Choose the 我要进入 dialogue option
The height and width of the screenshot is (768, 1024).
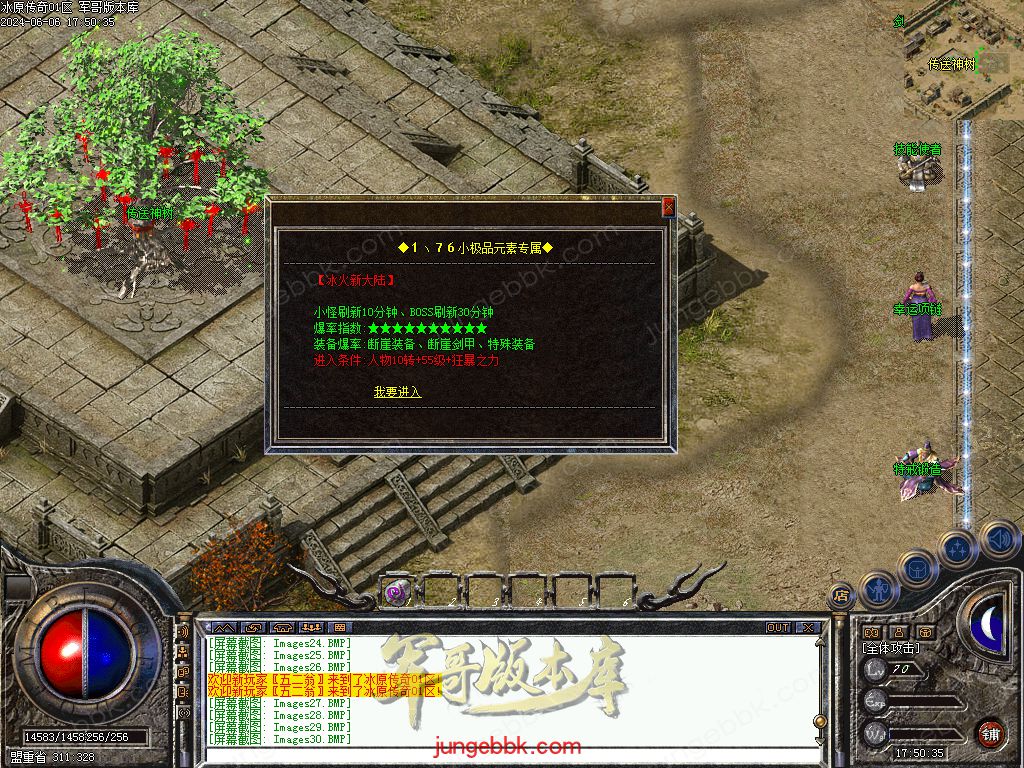coord(397,392)
